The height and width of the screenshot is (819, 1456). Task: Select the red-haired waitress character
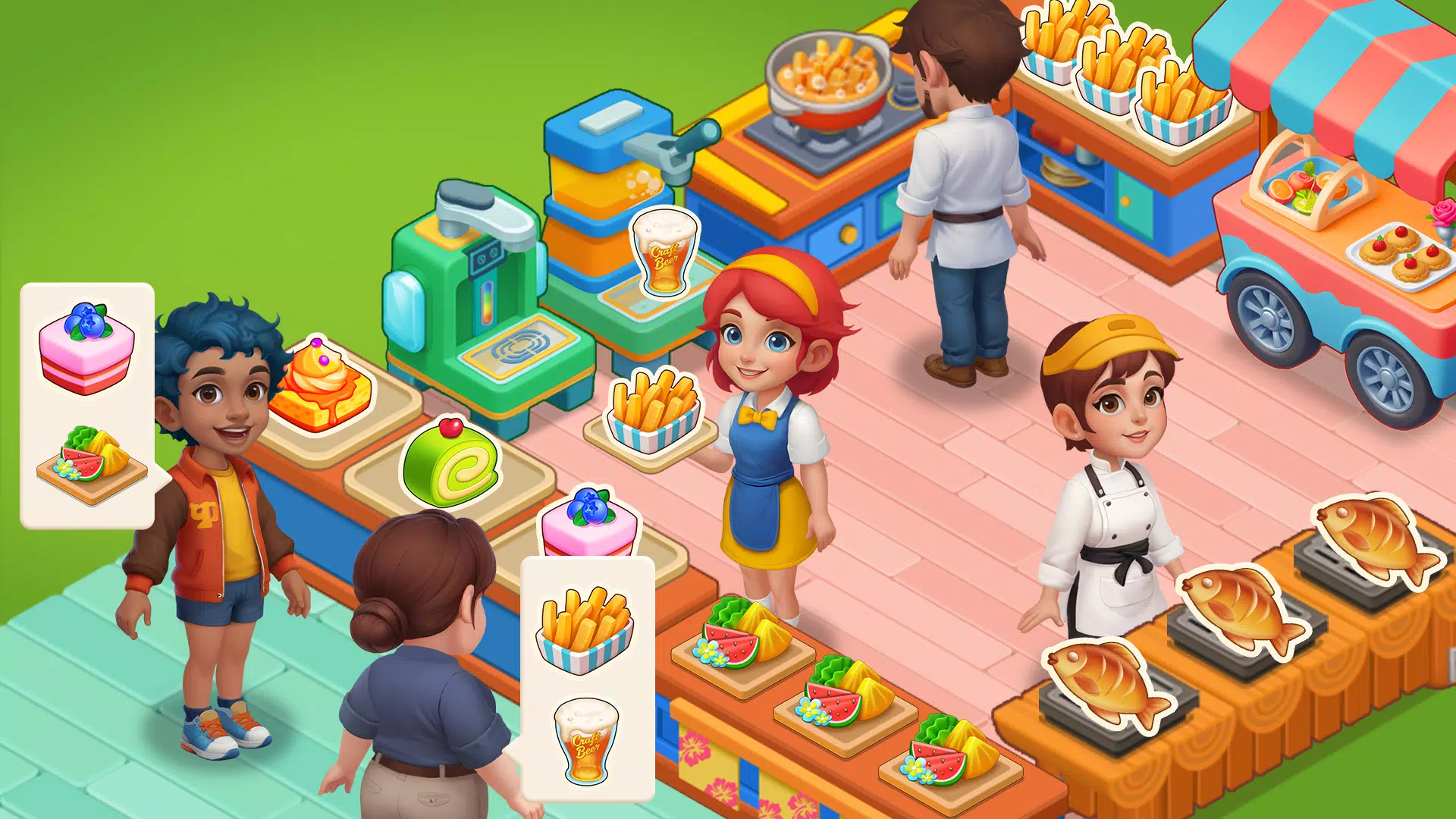coord(766,425)
